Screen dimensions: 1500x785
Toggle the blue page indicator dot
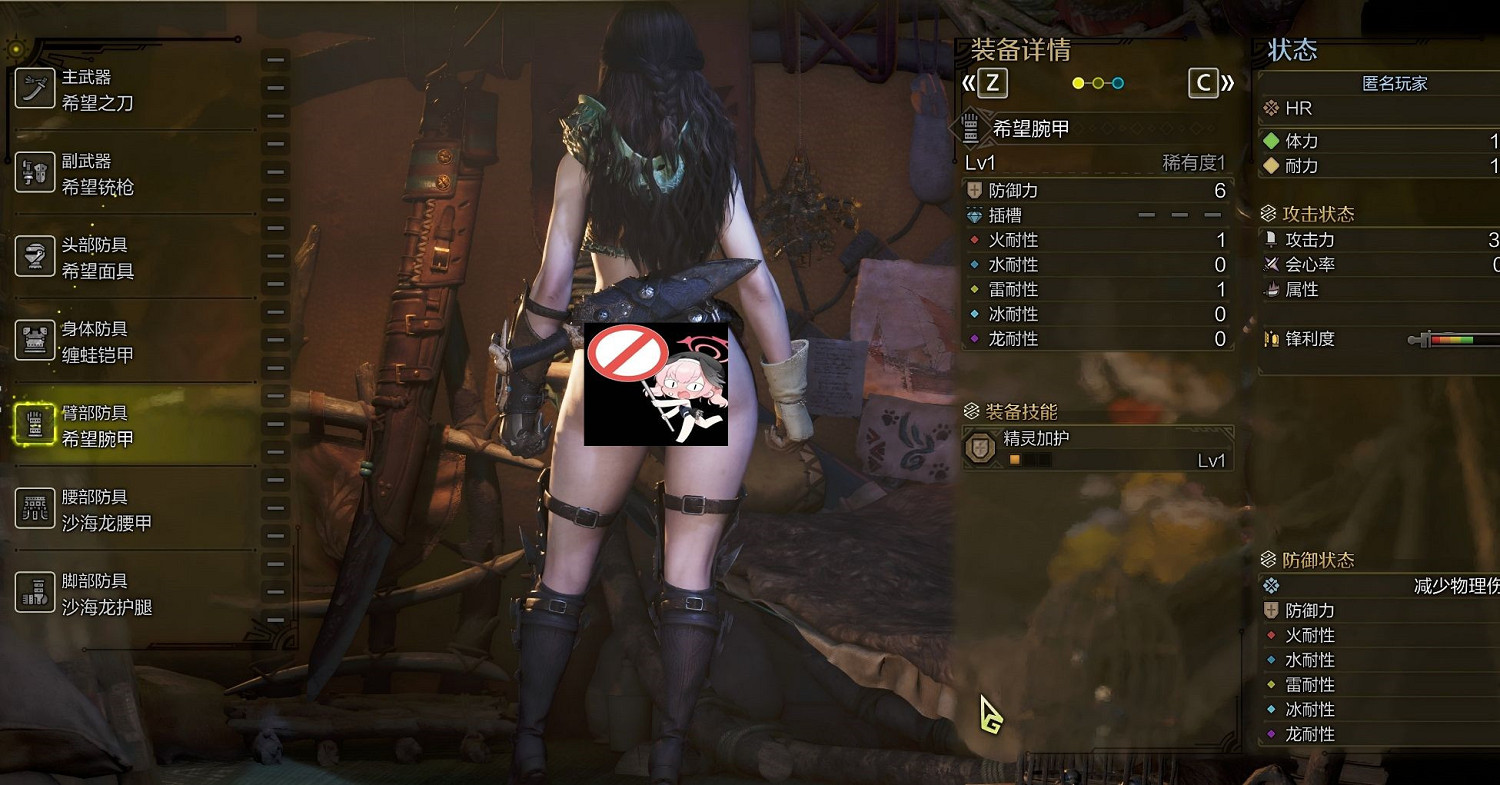click(1118, 83)
